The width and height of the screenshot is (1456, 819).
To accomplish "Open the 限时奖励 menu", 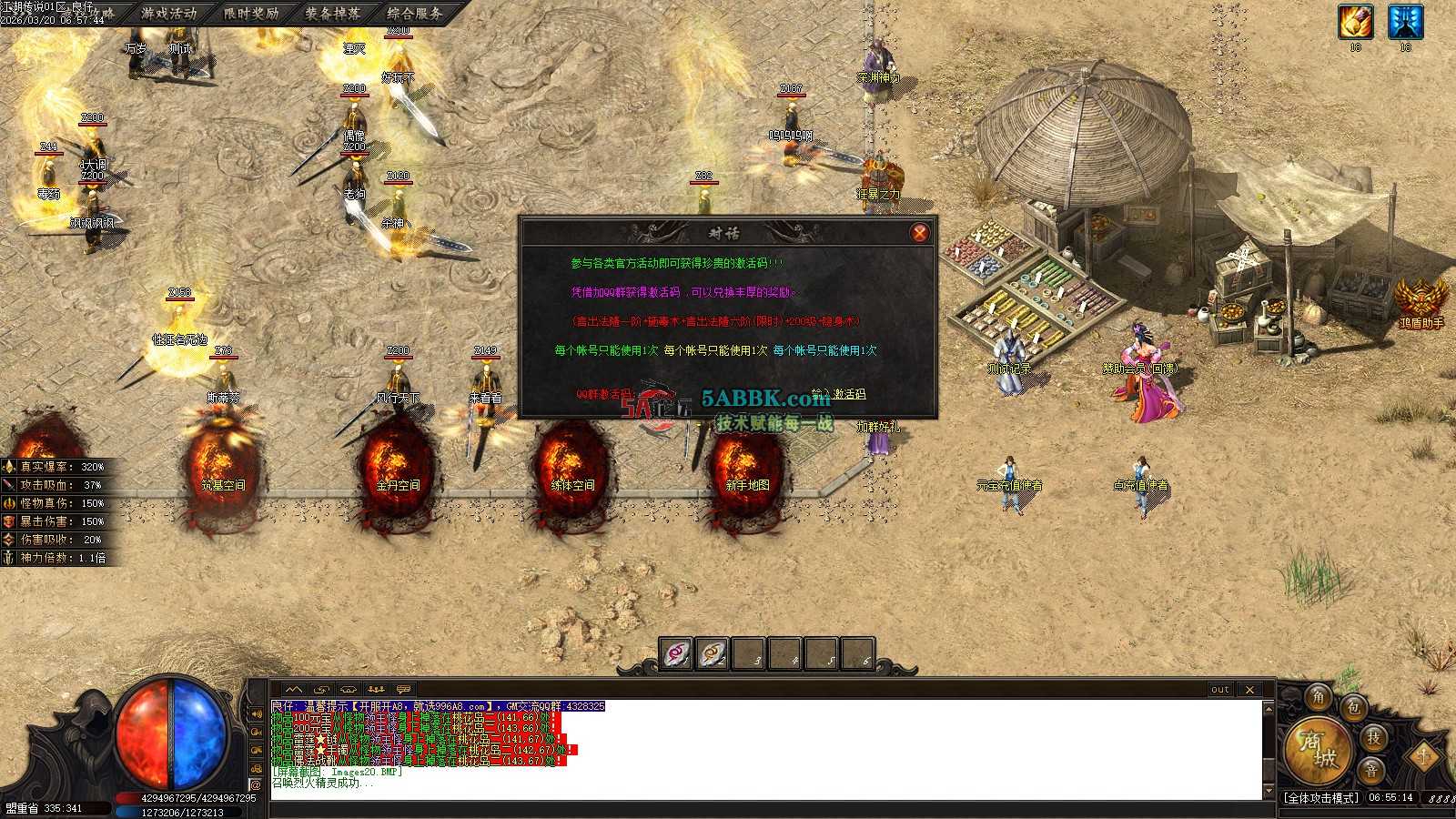I will click(251, 14).
